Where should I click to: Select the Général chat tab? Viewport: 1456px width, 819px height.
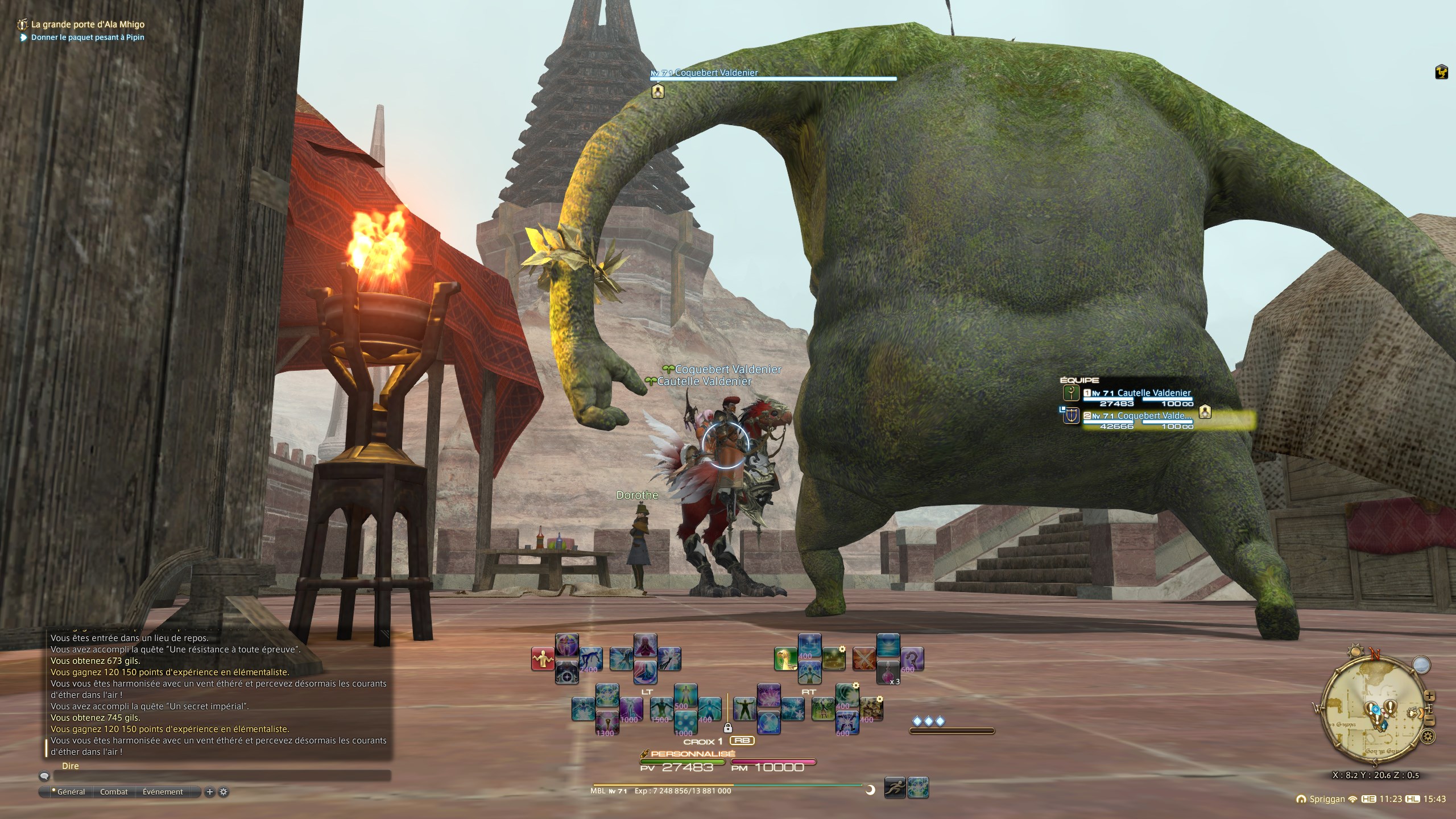pyautogui.click(x=71, y=792)
